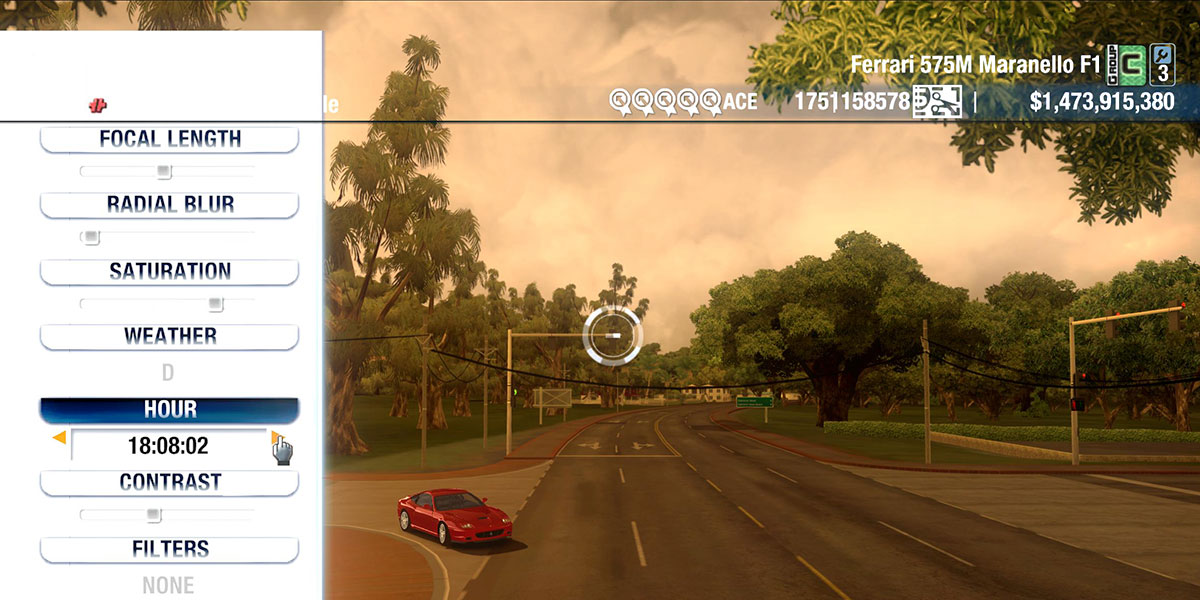This screenshot has width=1200, height=600.
Task: Choose the Weather option
Action: [x=169, y=336]
